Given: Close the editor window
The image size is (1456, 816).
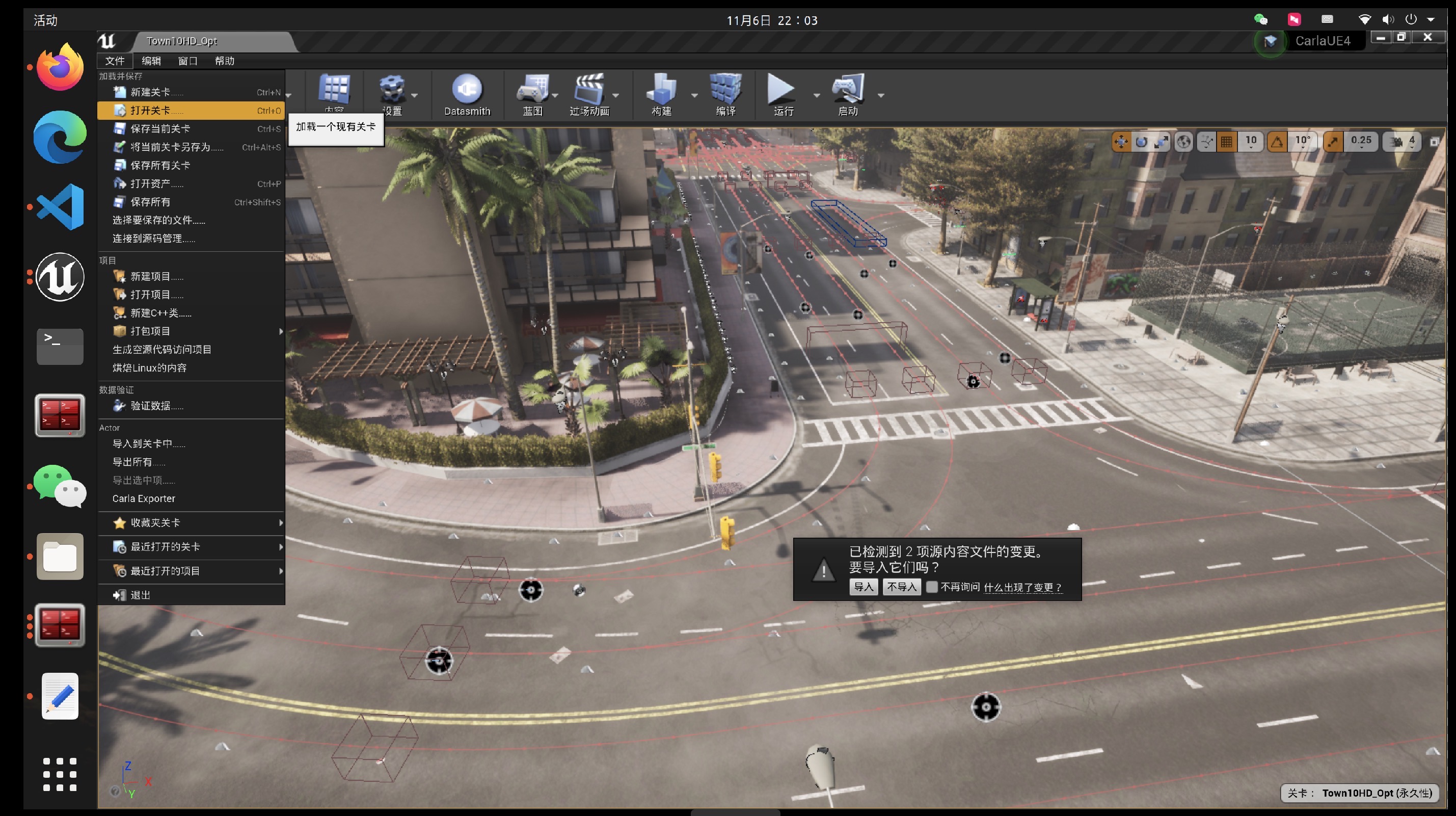Looking at the screenshot, I should pyautogui.click(x=1428, y=37).
